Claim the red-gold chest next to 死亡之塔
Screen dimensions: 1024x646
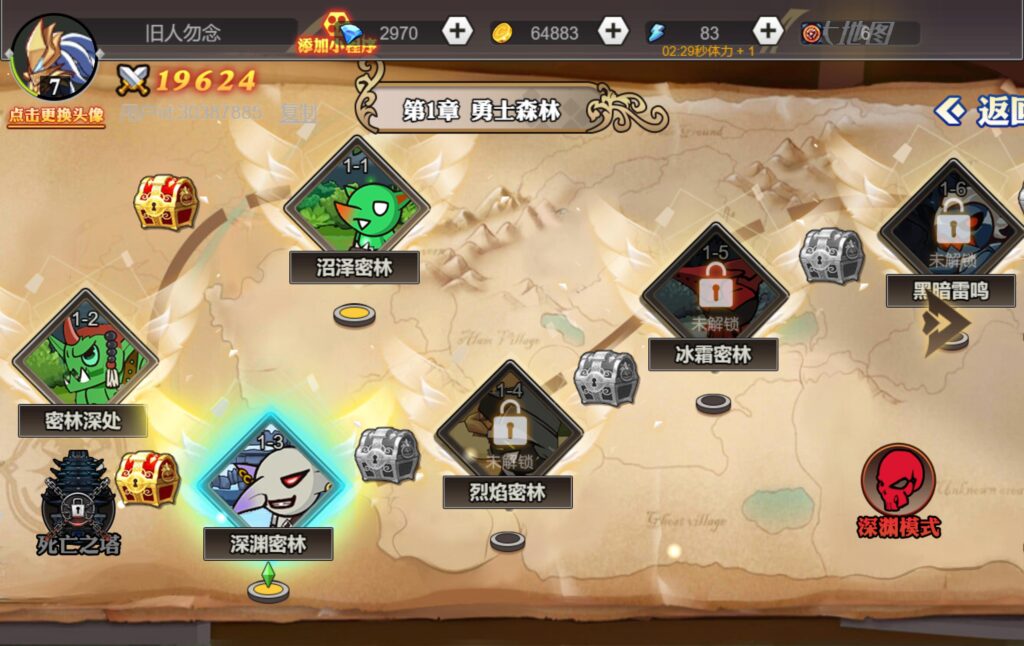click(x=147, y=478)
